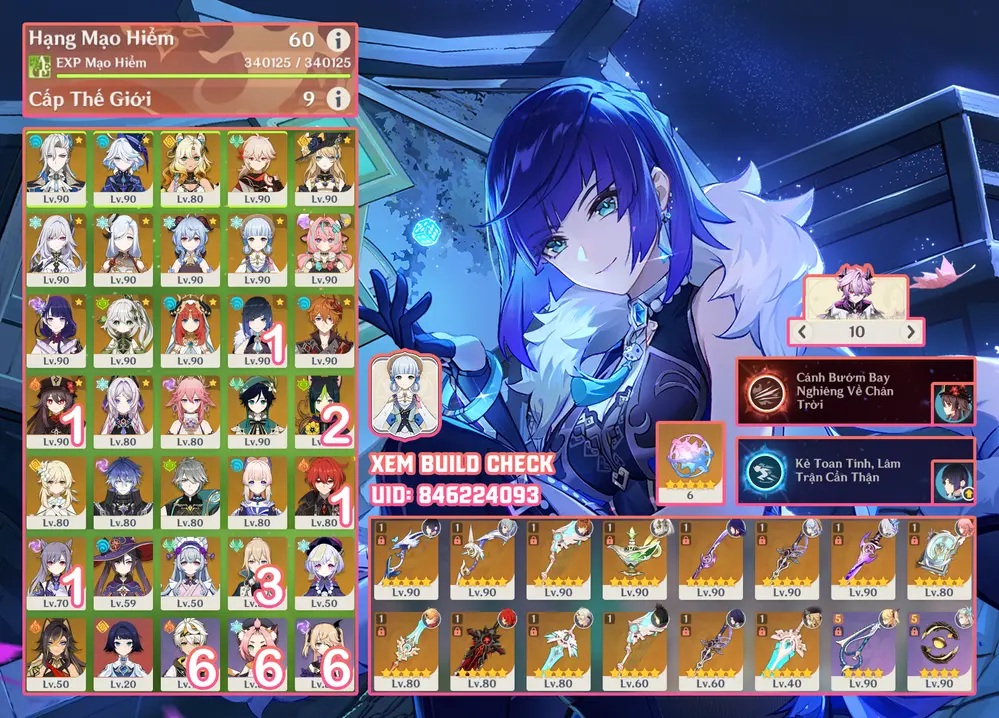
Task: Select the green lamp catalyst weapon slot
Action: 635,558
